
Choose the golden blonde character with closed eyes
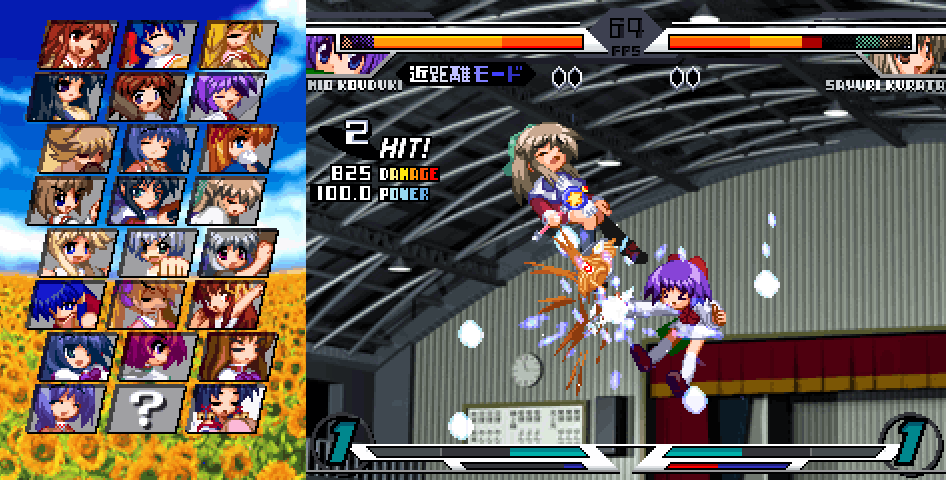[238, 44]
